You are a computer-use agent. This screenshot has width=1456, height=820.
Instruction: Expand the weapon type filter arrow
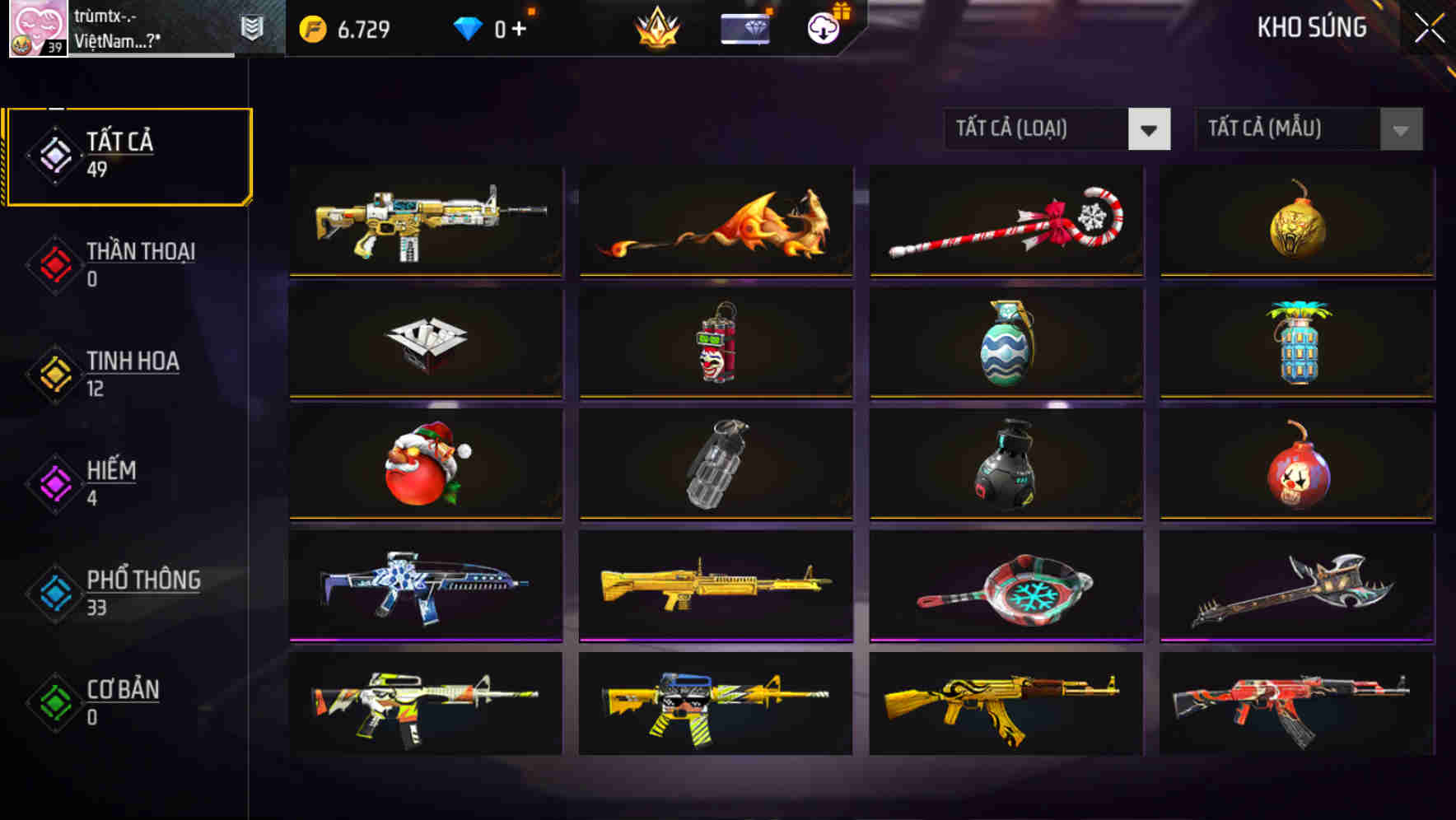[x=1150, y=129]
